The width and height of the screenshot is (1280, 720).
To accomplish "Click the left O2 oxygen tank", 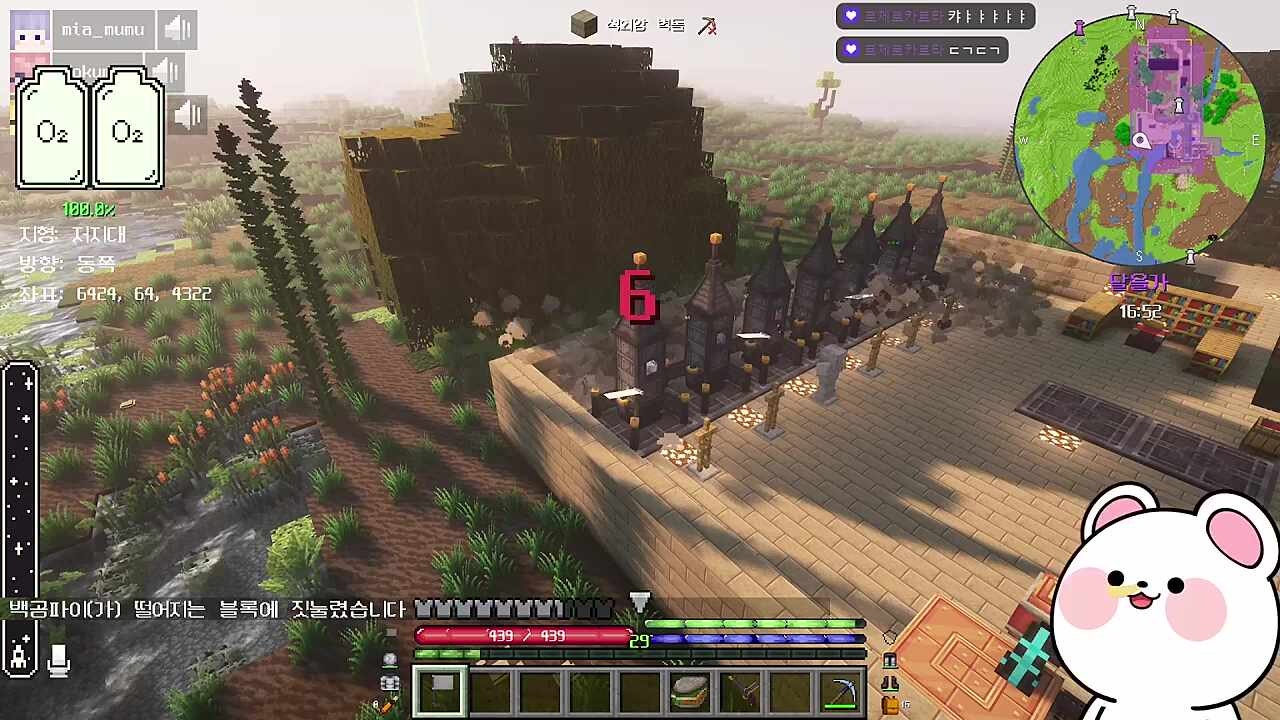I will [x=52, y=130].
